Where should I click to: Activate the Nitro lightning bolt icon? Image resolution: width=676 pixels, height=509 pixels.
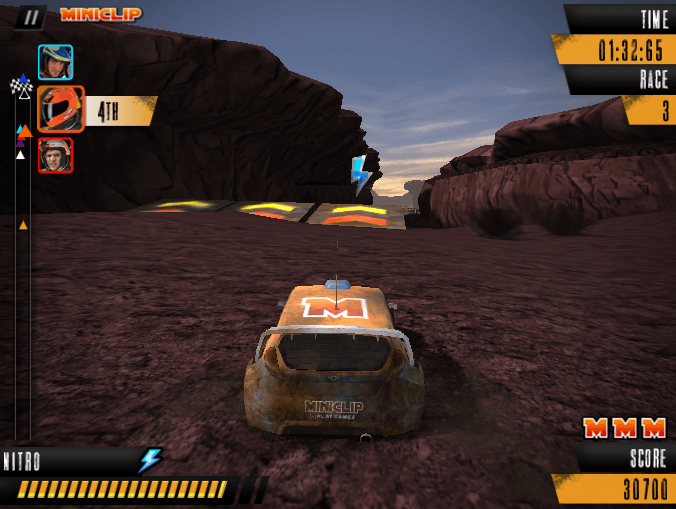click(x=150, y=460)
